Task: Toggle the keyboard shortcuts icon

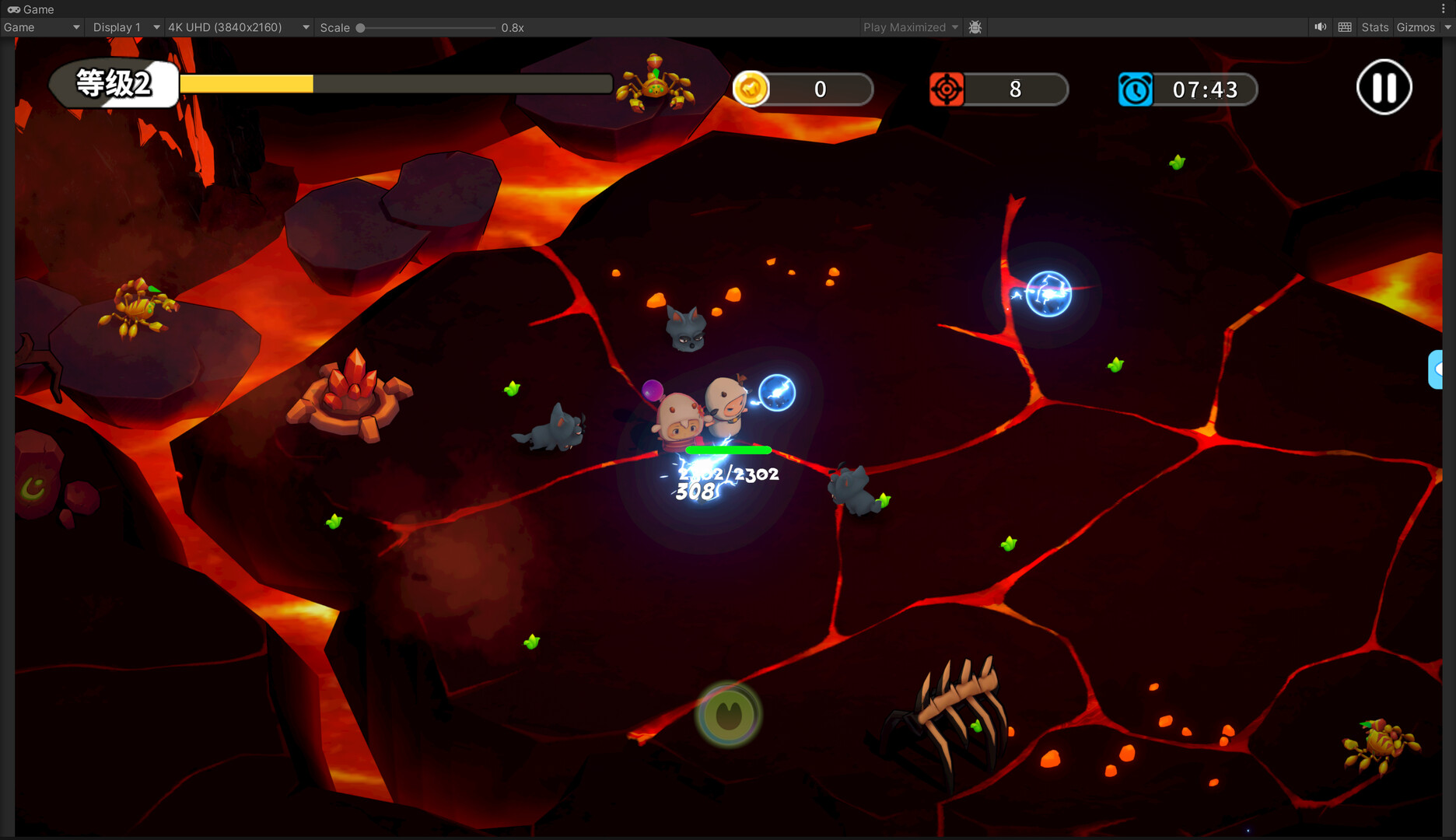Action: [1345, 27]
